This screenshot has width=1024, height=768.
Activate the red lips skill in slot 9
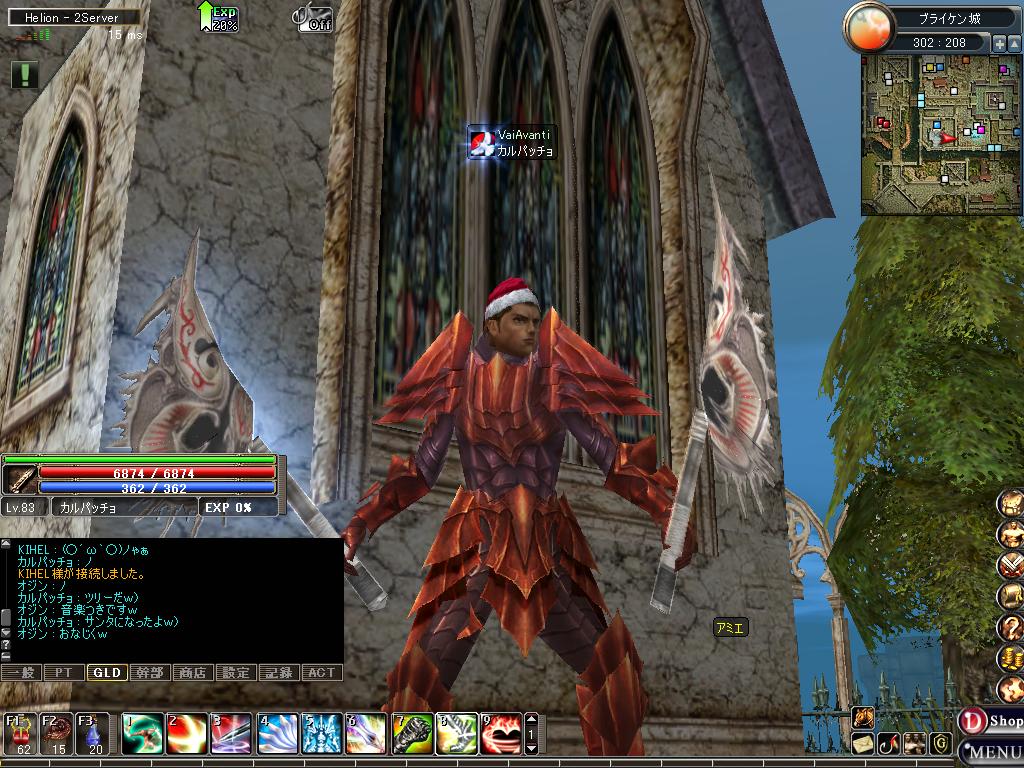(x=500, y=734)
